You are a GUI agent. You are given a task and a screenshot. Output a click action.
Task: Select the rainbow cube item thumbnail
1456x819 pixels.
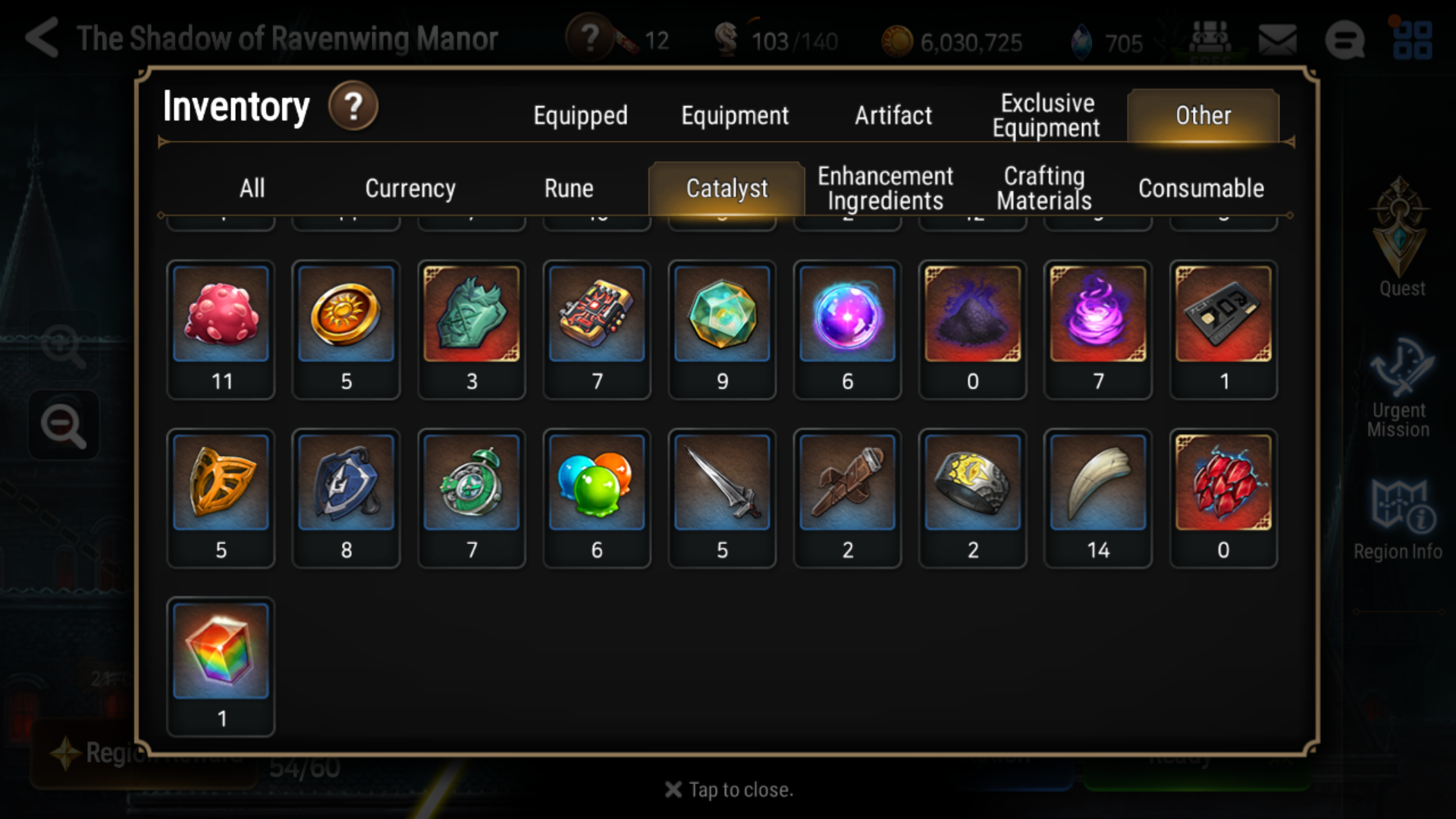221,651
